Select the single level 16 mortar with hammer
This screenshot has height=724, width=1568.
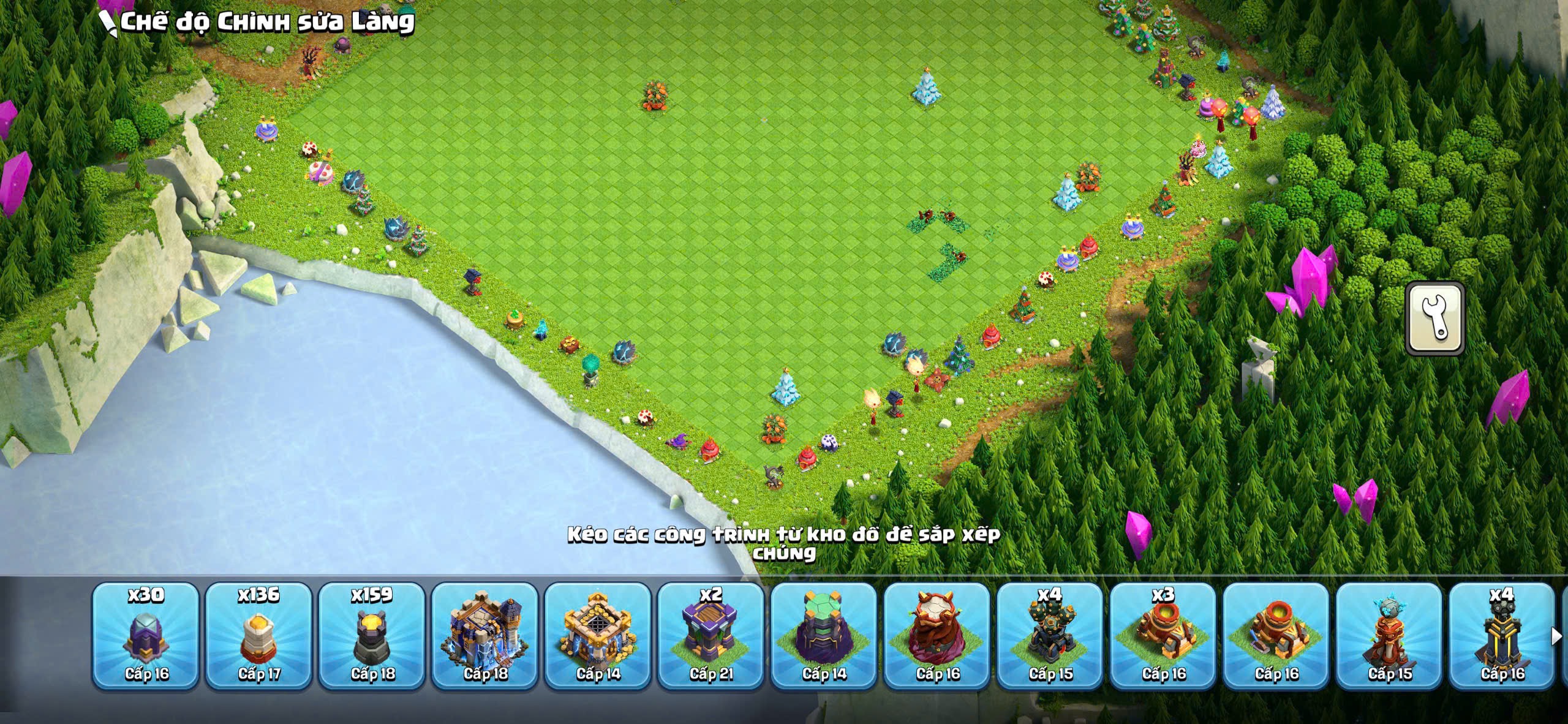tap(1276, 636)
